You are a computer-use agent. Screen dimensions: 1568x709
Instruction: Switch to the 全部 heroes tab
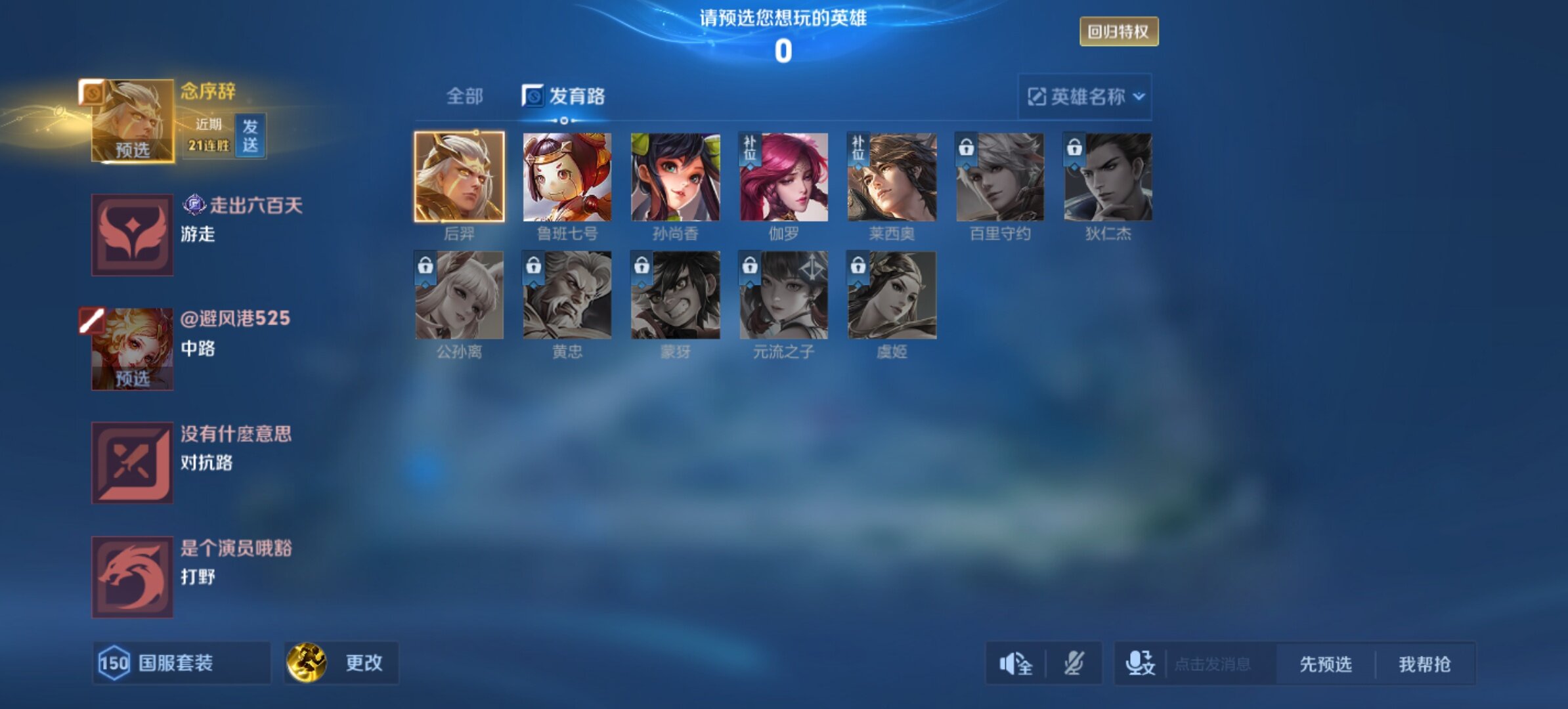[464, 97]
